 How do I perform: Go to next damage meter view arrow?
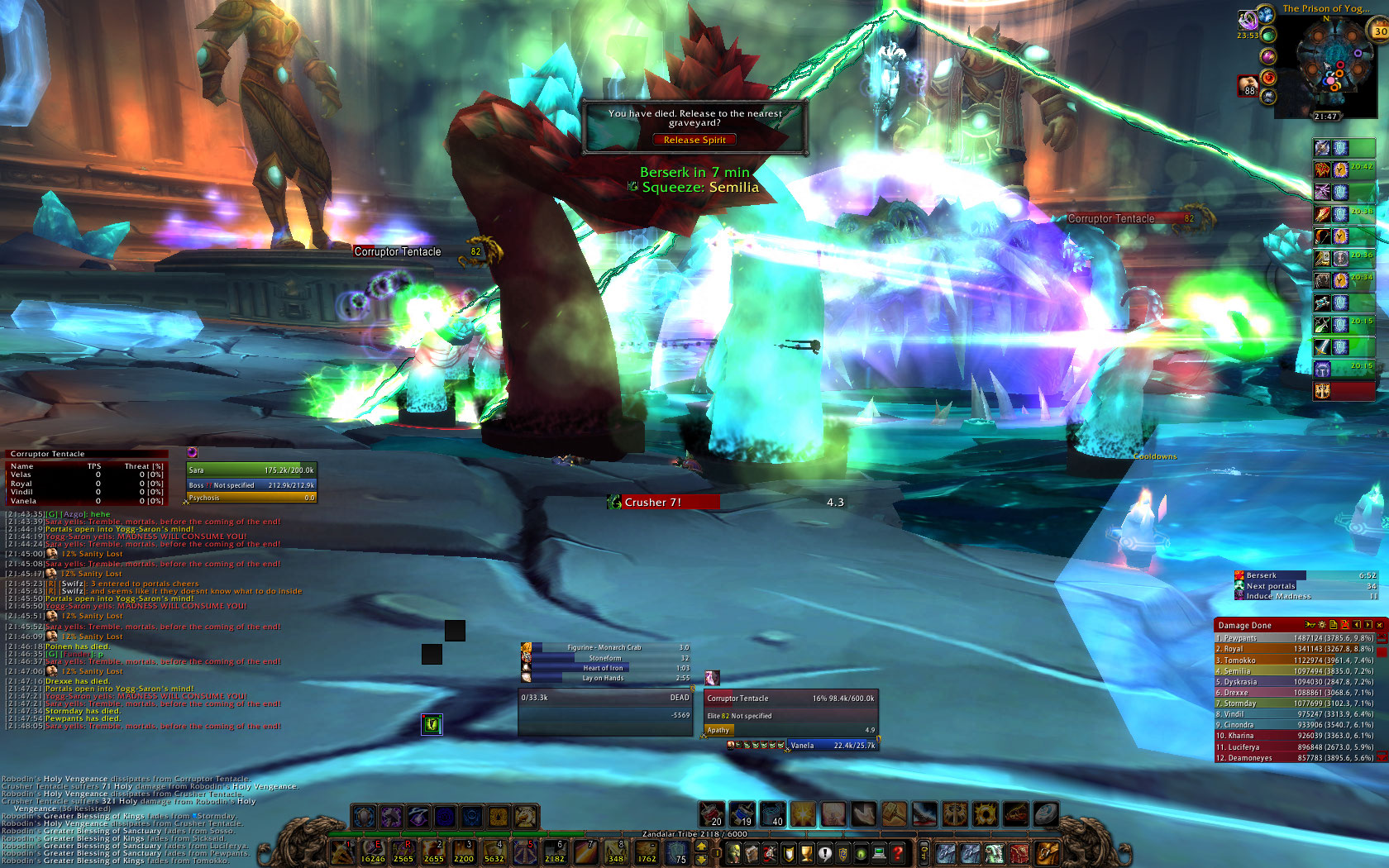1368,625
